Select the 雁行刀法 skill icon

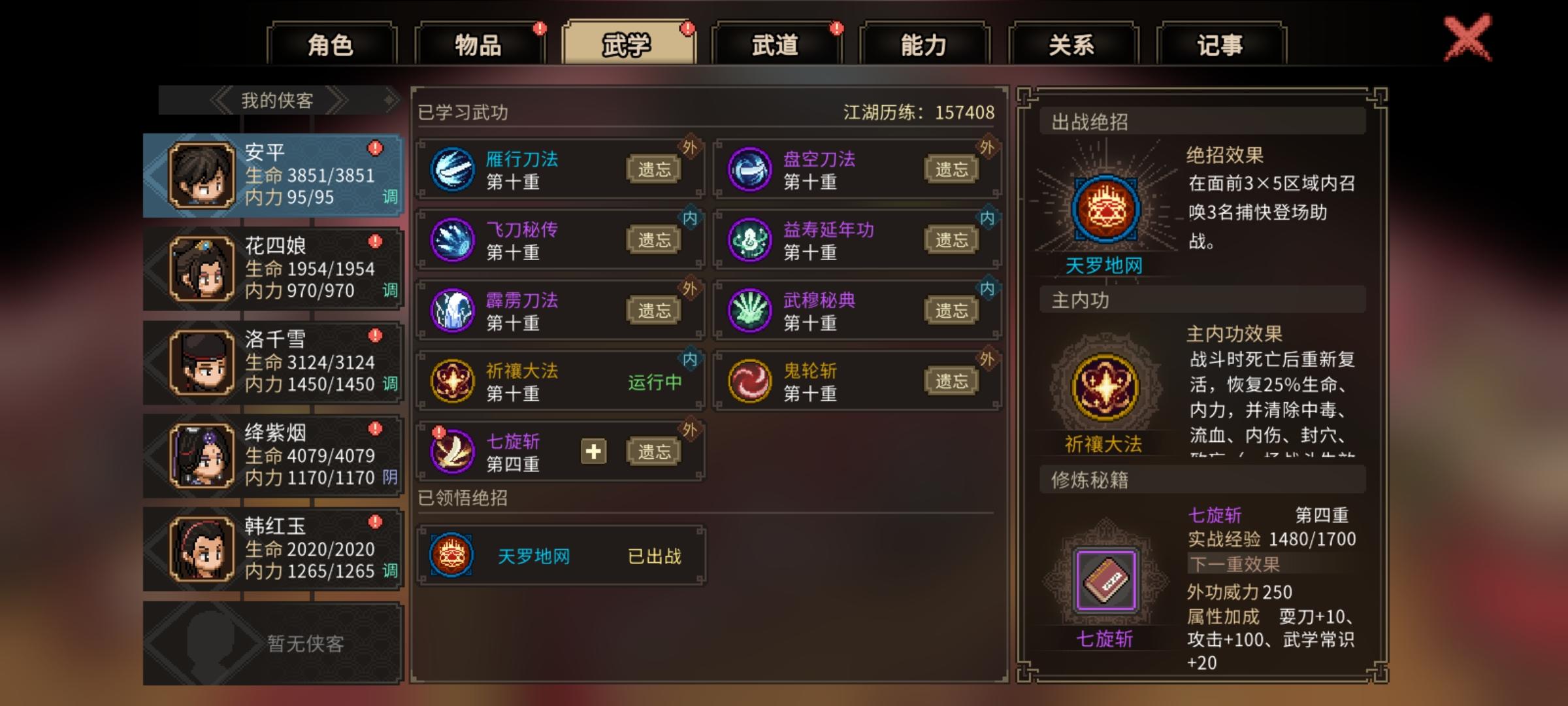tap(453, 169)
